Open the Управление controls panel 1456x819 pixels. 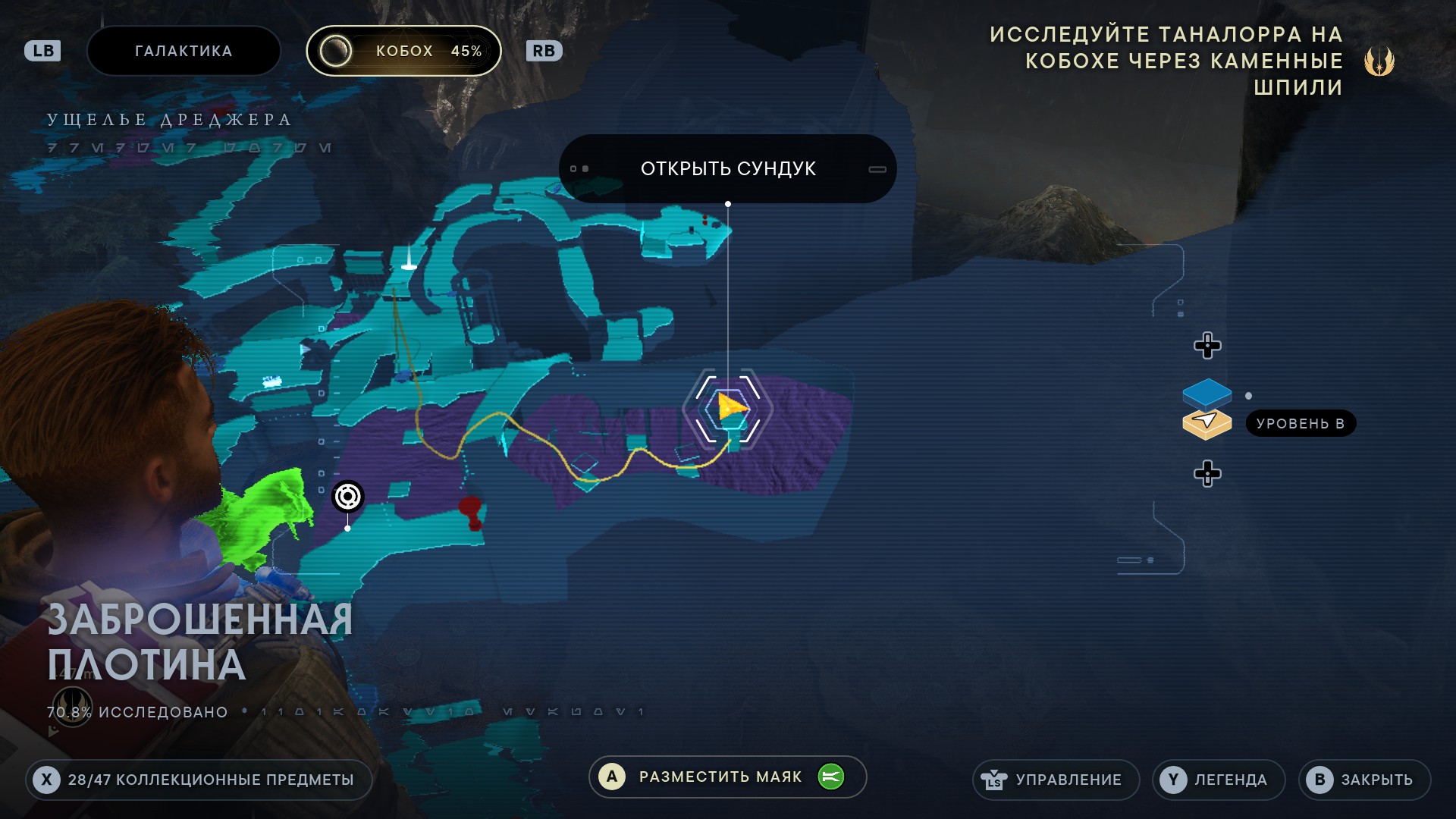pos(1056,780)
